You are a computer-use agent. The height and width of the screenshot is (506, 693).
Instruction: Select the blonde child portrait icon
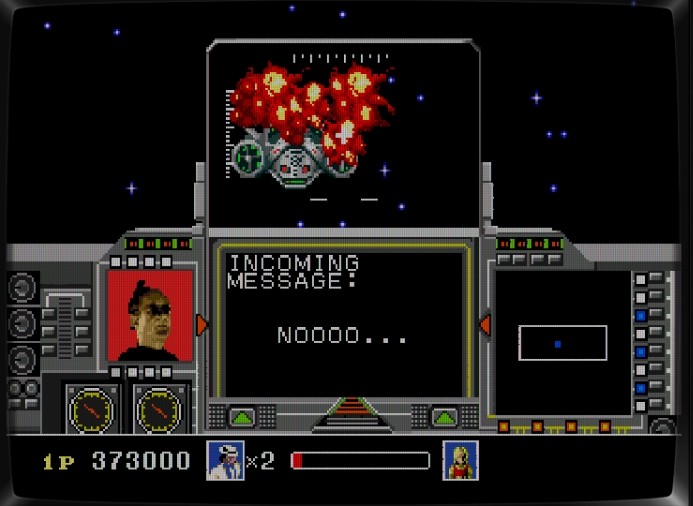pyautogui.click(x=460, y=460)
